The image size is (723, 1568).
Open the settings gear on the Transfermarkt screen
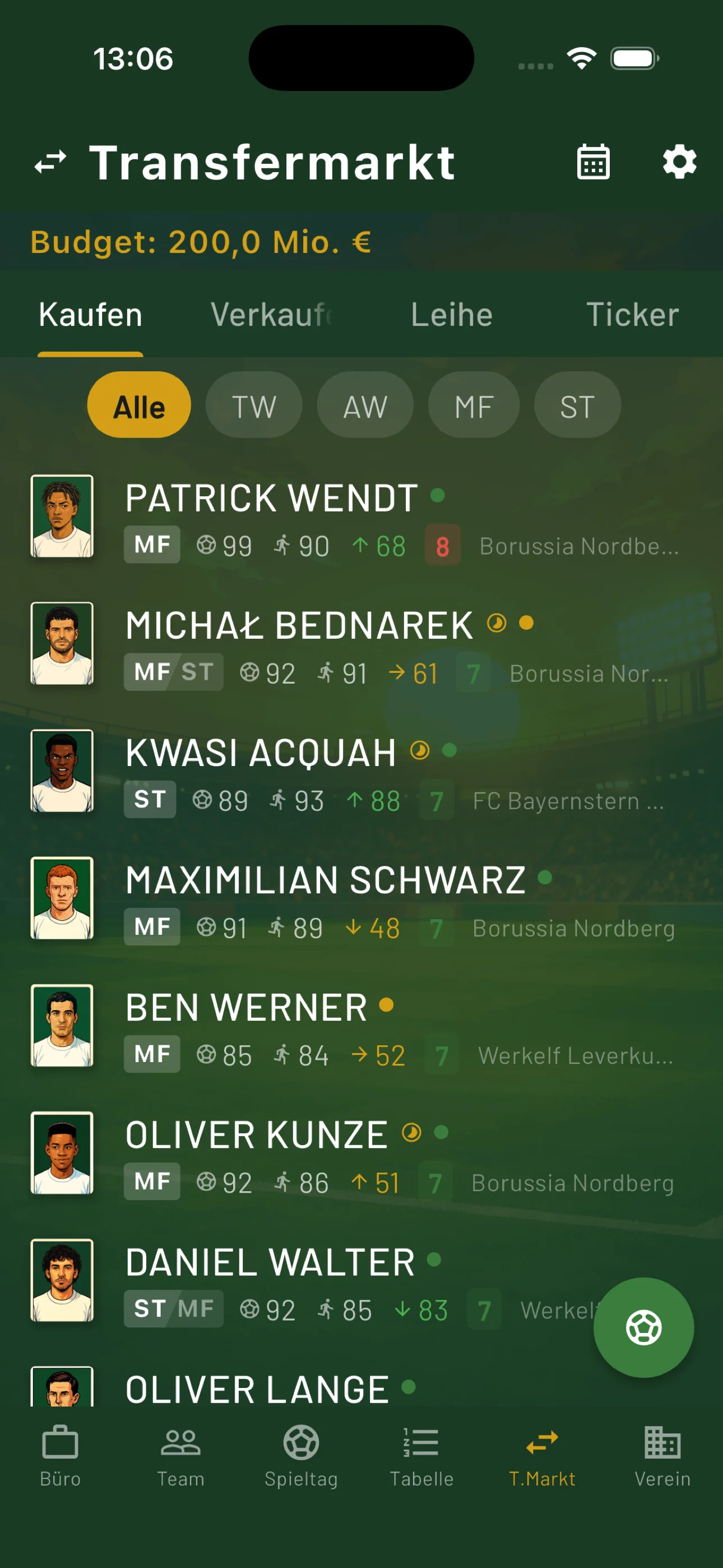(x=680, y=162)
